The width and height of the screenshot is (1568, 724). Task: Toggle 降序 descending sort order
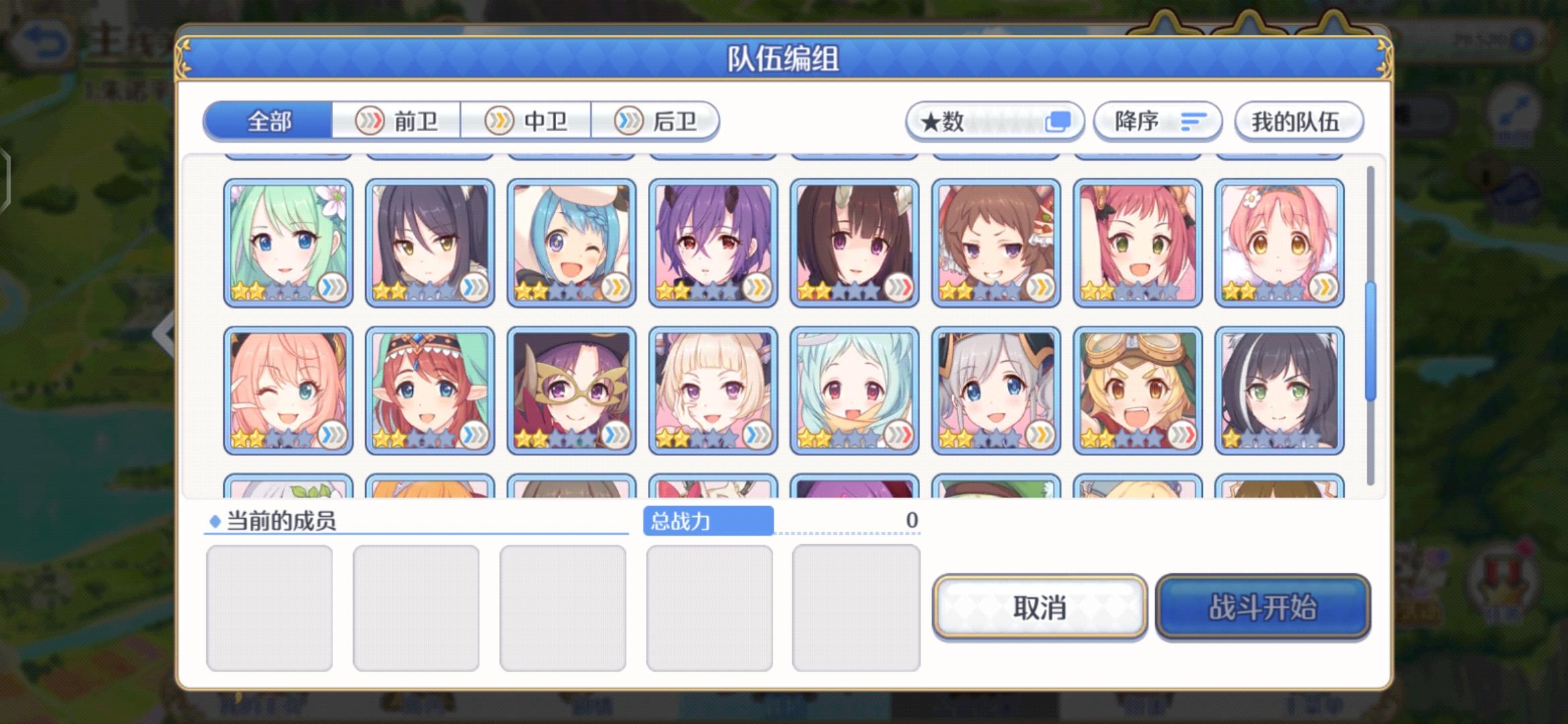click(1156, 121)
